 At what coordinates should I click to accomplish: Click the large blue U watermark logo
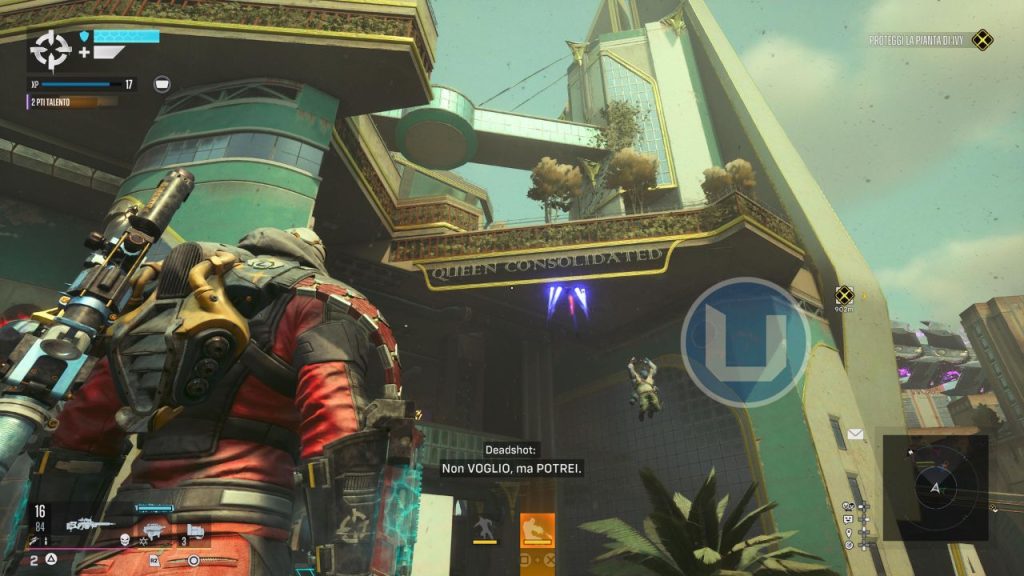point(745,342)
